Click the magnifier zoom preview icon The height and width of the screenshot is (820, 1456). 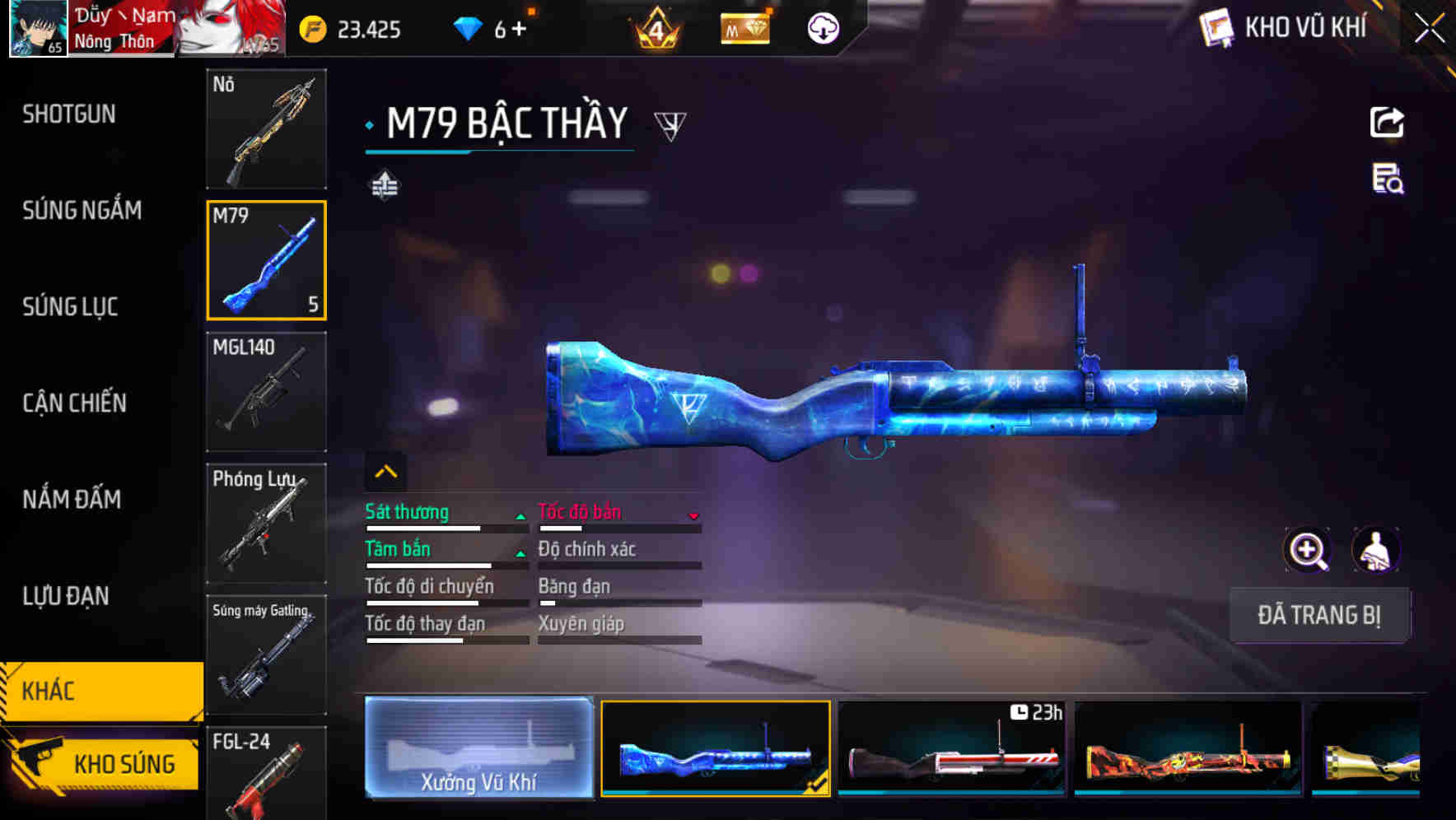click(x=1308, y=550)
